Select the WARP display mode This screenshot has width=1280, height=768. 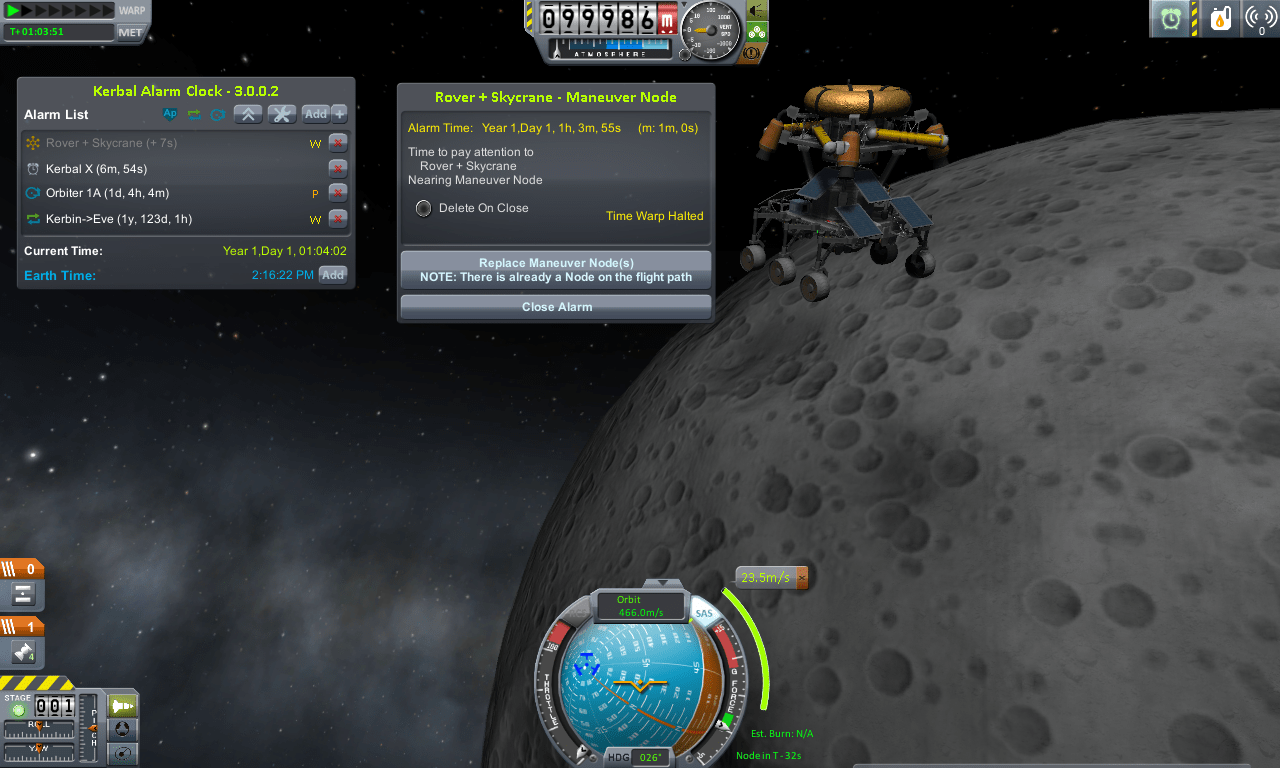(x=132, y=9)
